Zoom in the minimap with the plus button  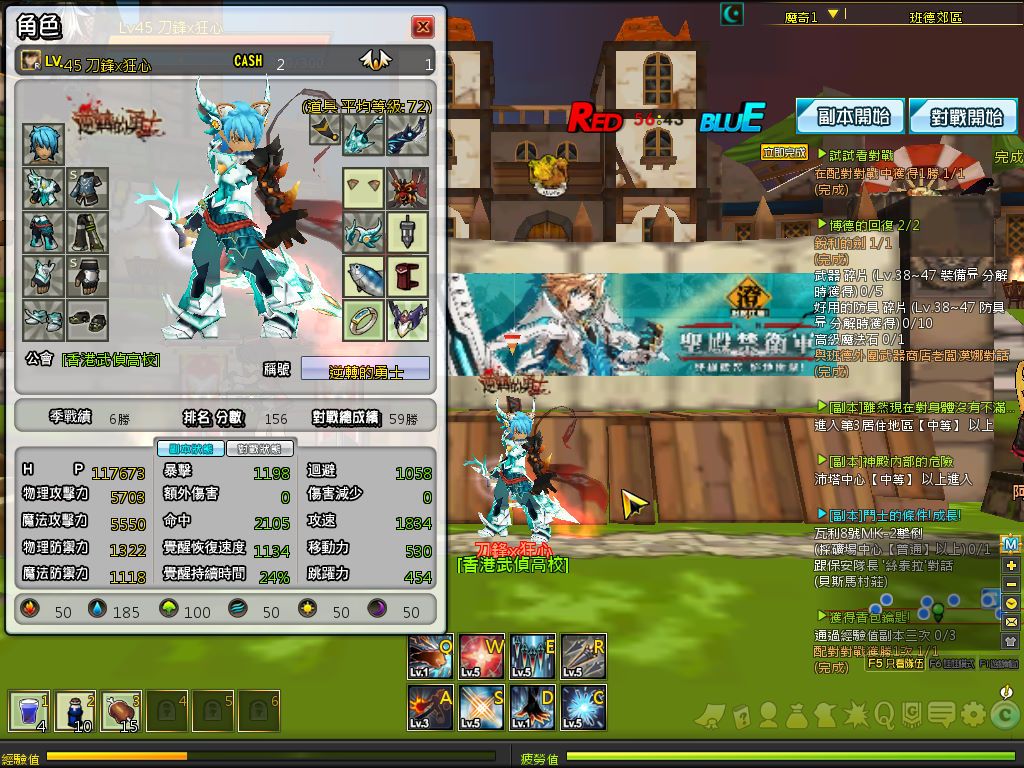[x=1011, y=565]
